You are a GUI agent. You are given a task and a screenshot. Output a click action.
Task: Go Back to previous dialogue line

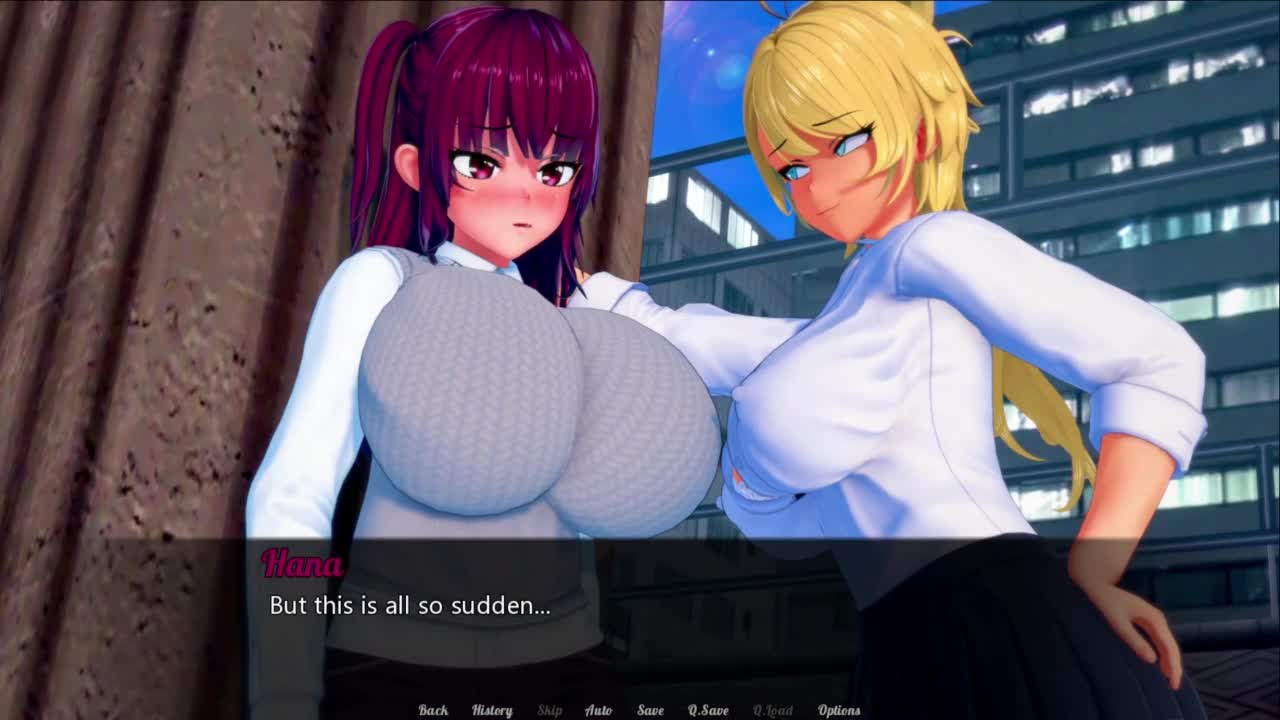click(433, 710)
